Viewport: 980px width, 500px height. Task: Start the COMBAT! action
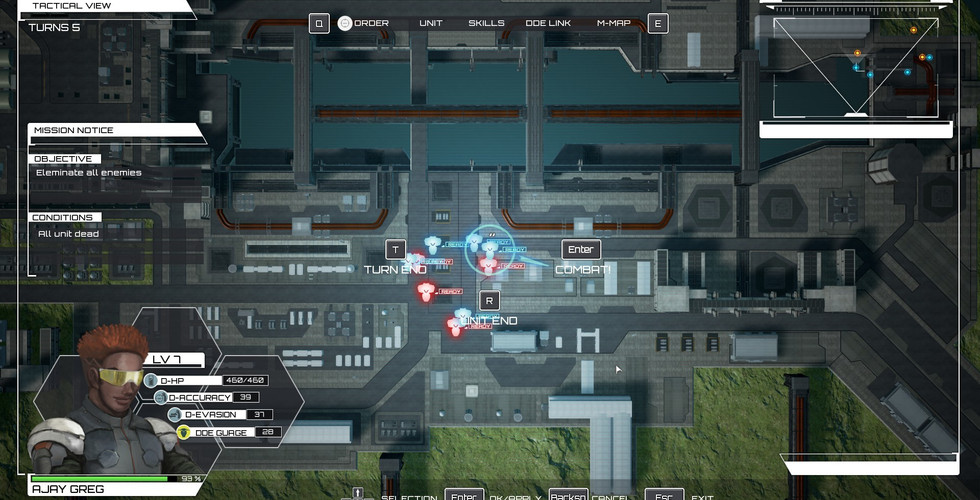tap(583, 269)
